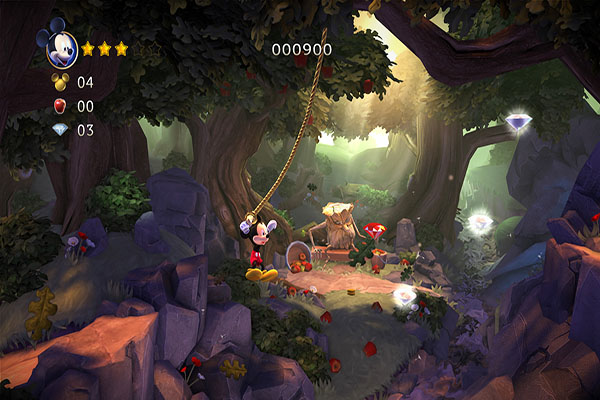The height and width of the screenshot is (400, 600).
Task: Select the golden Mickey ears lives icon
Action: (59, 82)
